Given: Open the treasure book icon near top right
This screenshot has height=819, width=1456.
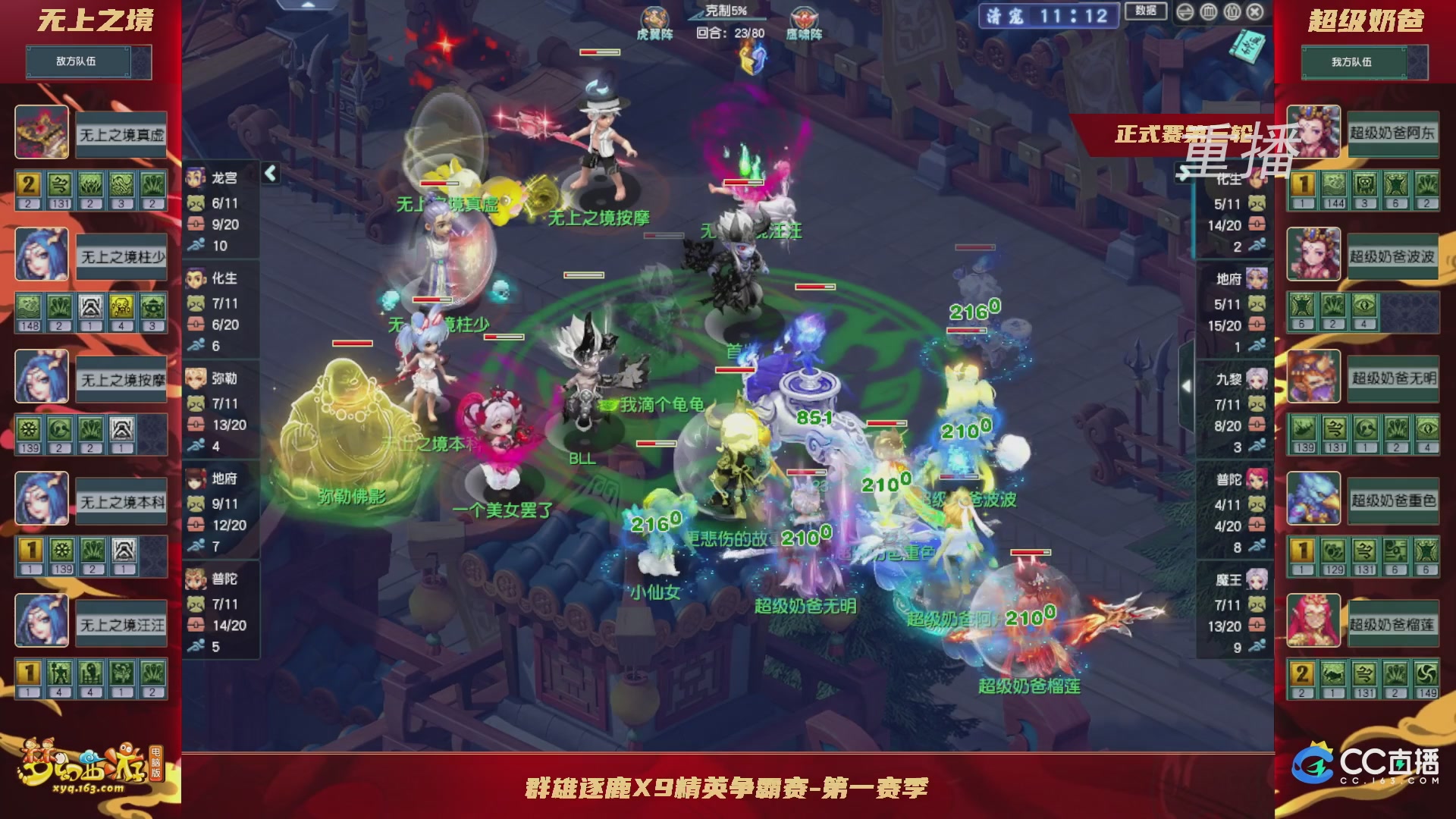Looking at the screenshot, I should click(x=1247, y=47).
